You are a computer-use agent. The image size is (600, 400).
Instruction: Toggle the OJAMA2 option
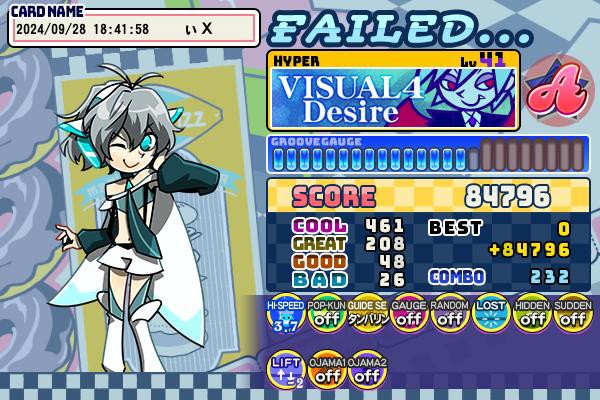[x=367, y=371]
